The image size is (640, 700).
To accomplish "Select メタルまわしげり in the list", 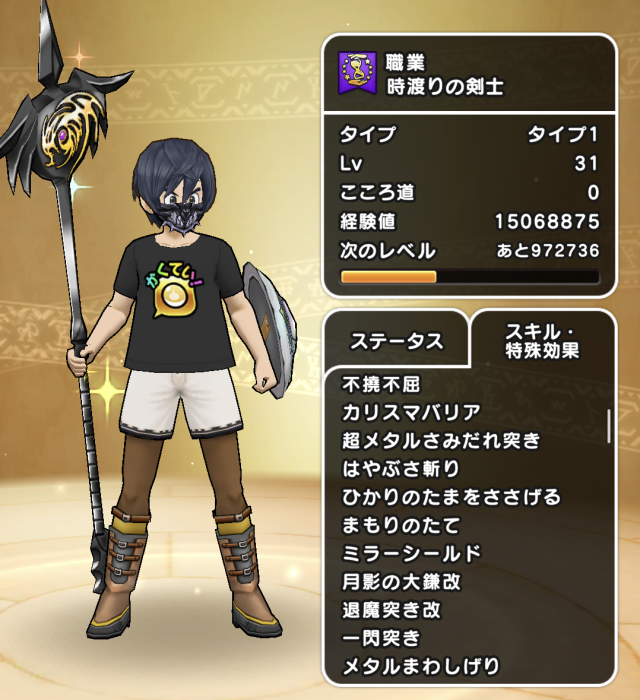I will coord(420,665).
